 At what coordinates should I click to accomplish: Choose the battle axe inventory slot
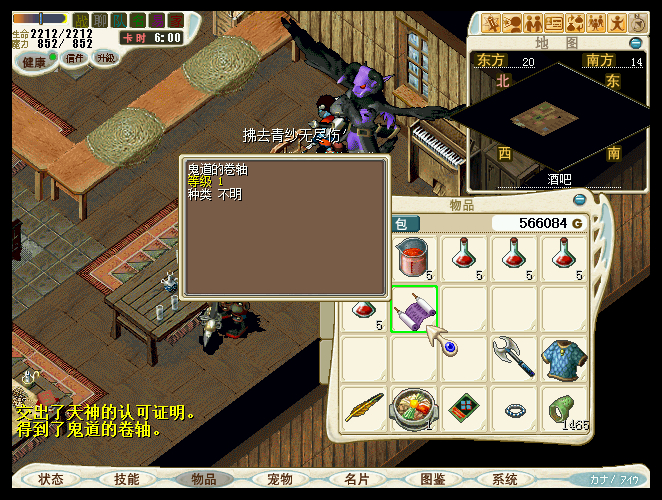(x=514, y=358)
